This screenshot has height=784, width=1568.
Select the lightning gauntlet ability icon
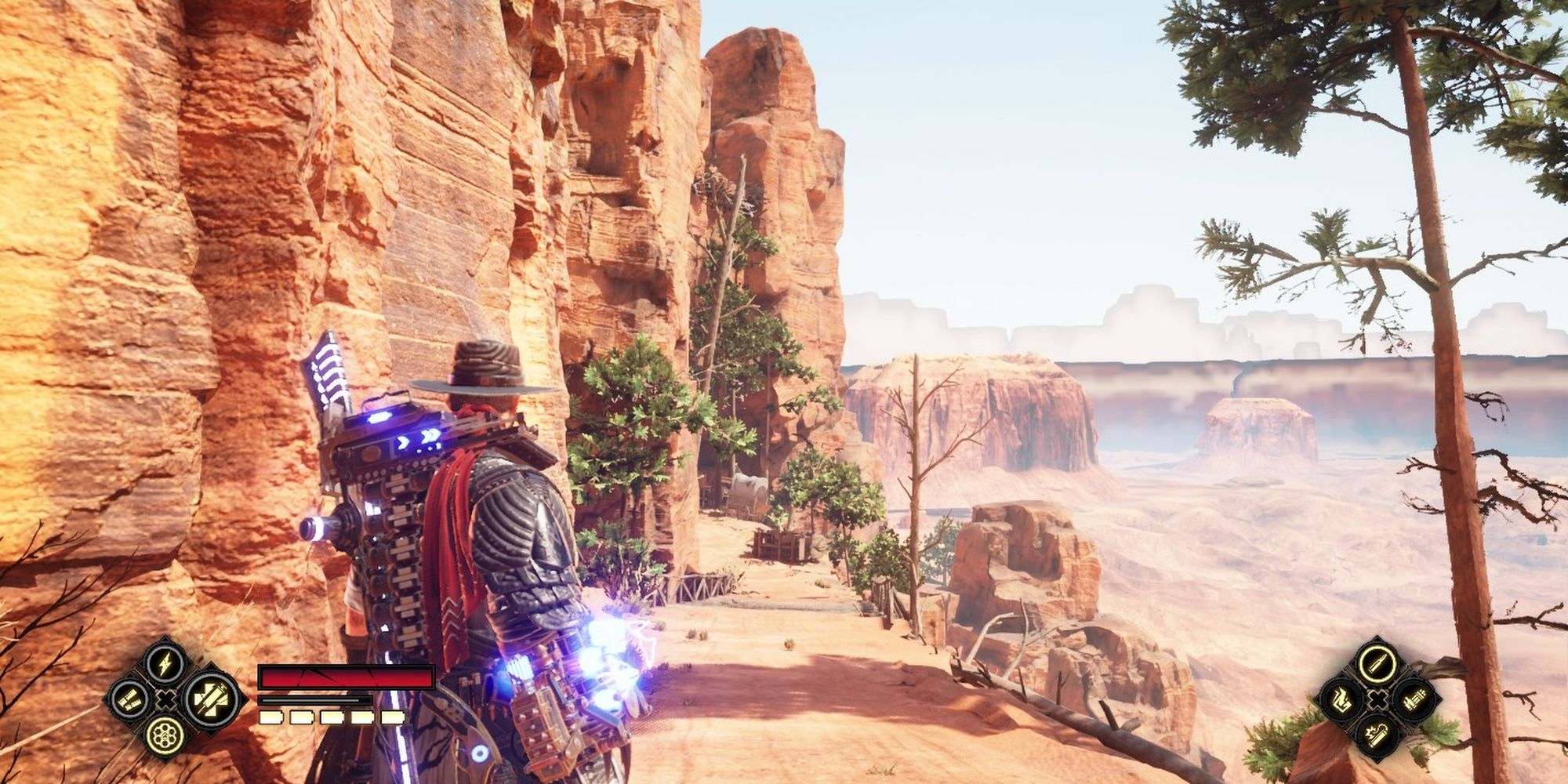pyautogui.click(x=165, y=664)
